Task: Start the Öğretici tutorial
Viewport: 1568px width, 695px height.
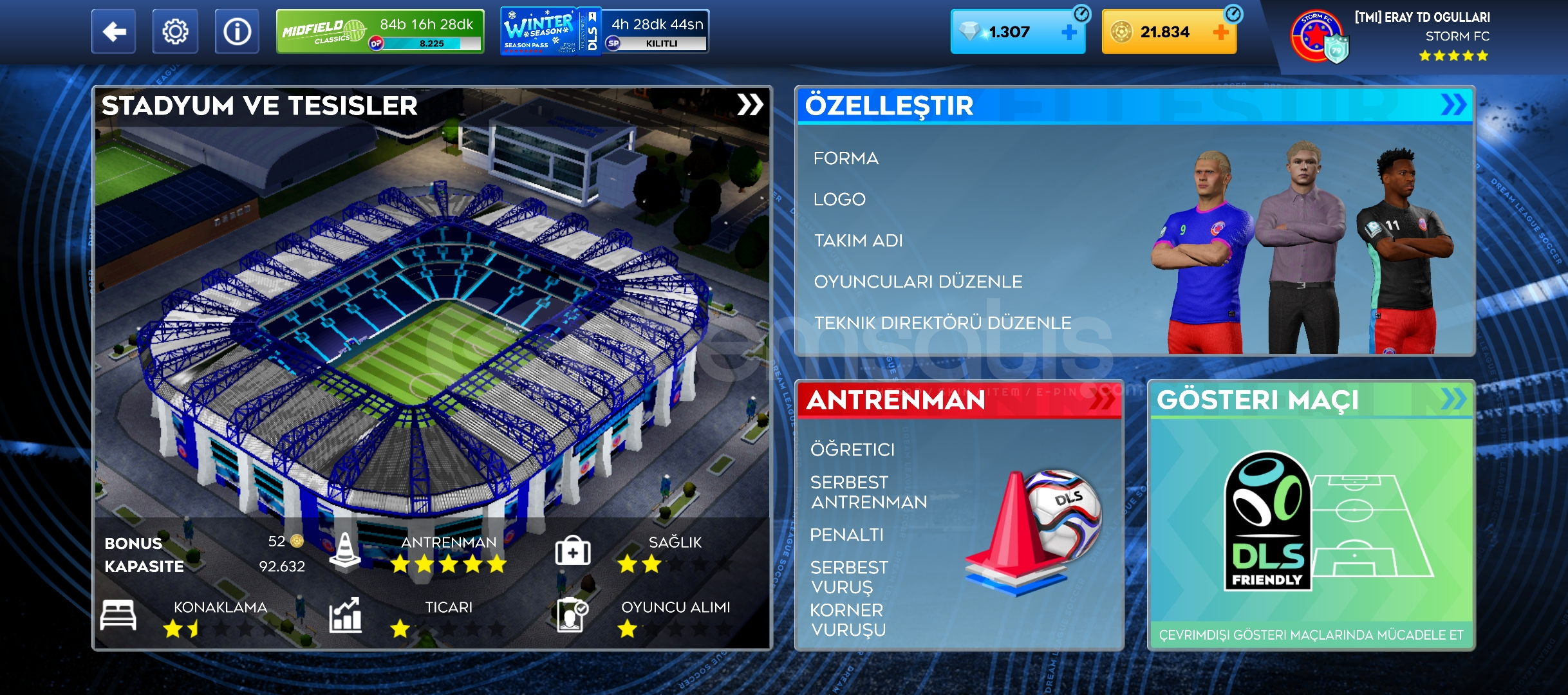Action: tap(852, 449)
